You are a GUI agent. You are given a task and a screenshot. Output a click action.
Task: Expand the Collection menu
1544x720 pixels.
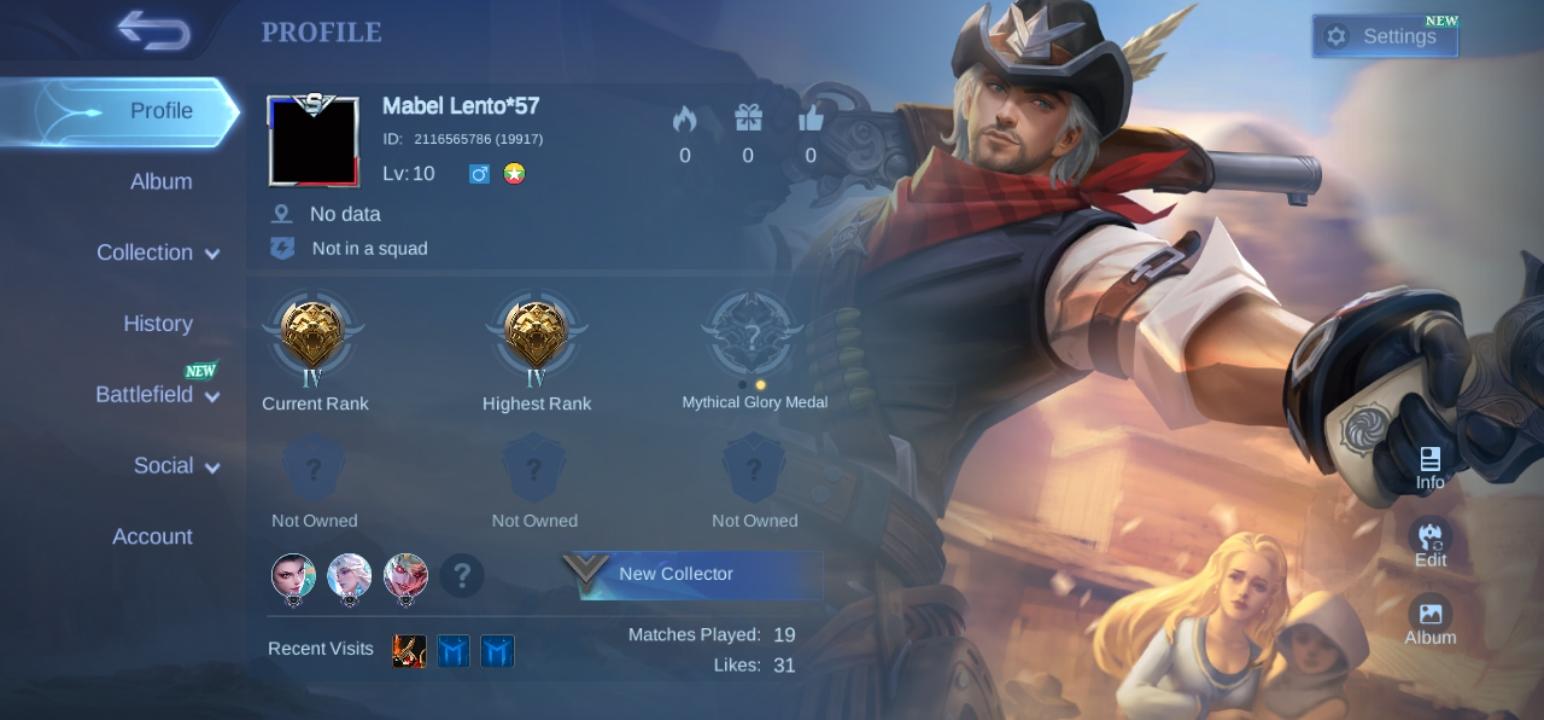pos(158,253)
